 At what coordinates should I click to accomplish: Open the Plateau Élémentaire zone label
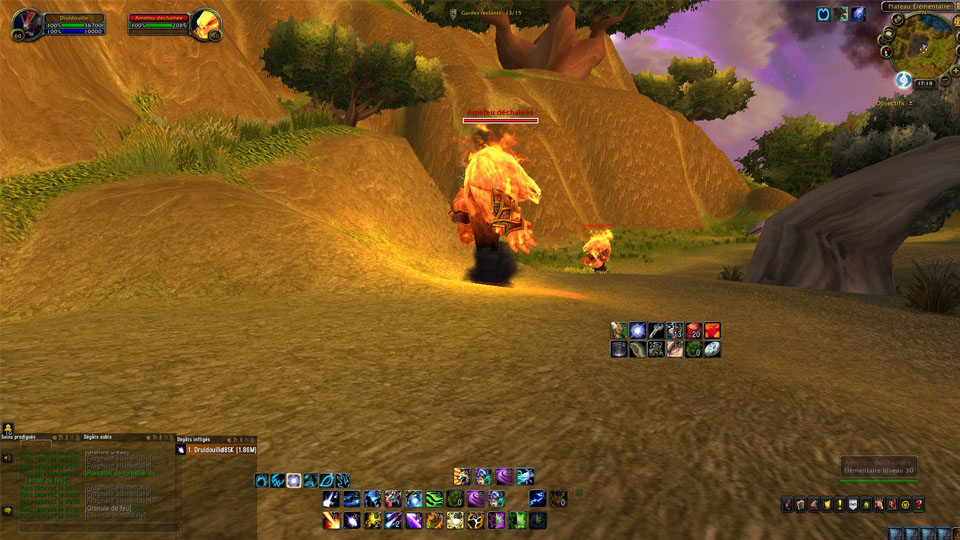click(x=917, y=6)
